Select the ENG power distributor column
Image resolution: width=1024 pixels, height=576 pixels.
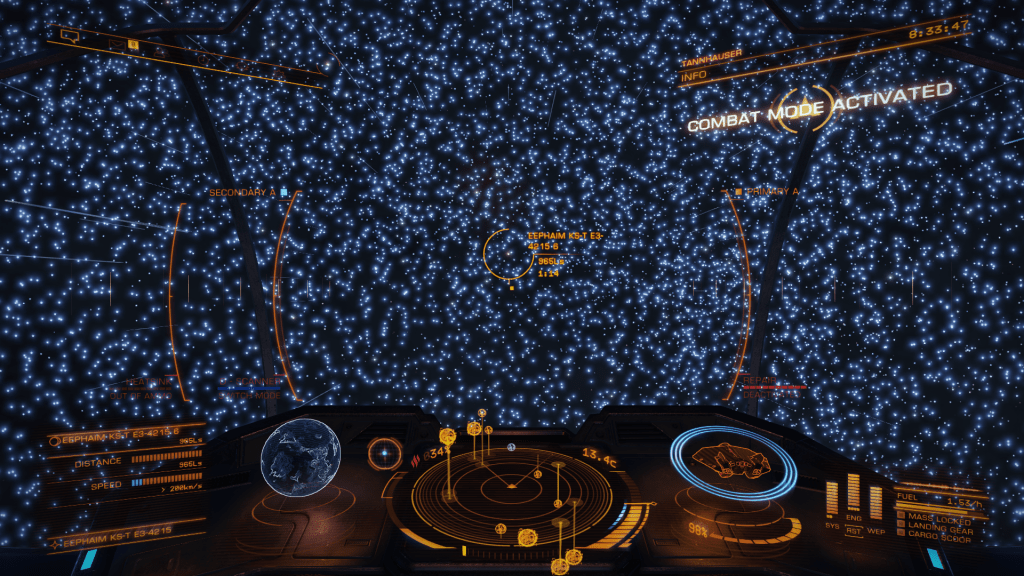[853, 493]
